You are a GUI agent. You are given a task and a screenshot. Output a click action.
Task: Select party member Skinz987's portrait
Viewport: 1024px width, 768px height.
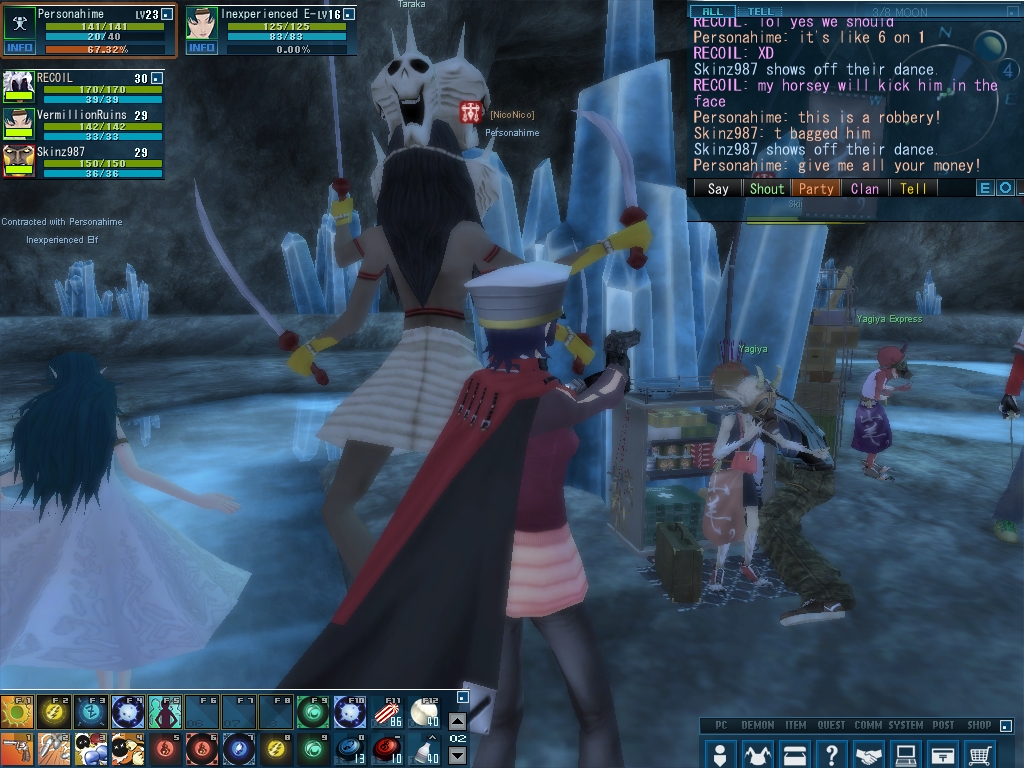19,160
